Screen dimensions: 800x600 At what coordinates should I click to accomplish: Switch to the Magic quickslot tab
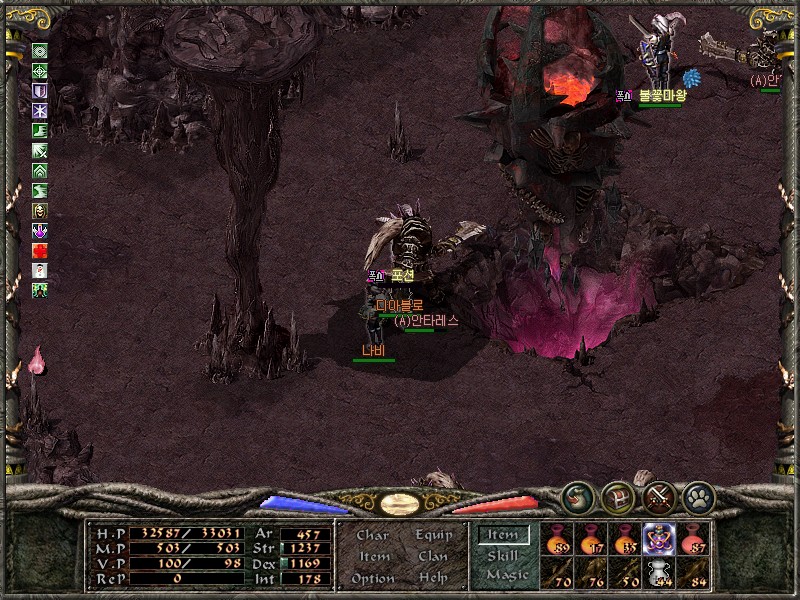click(505, 575)
